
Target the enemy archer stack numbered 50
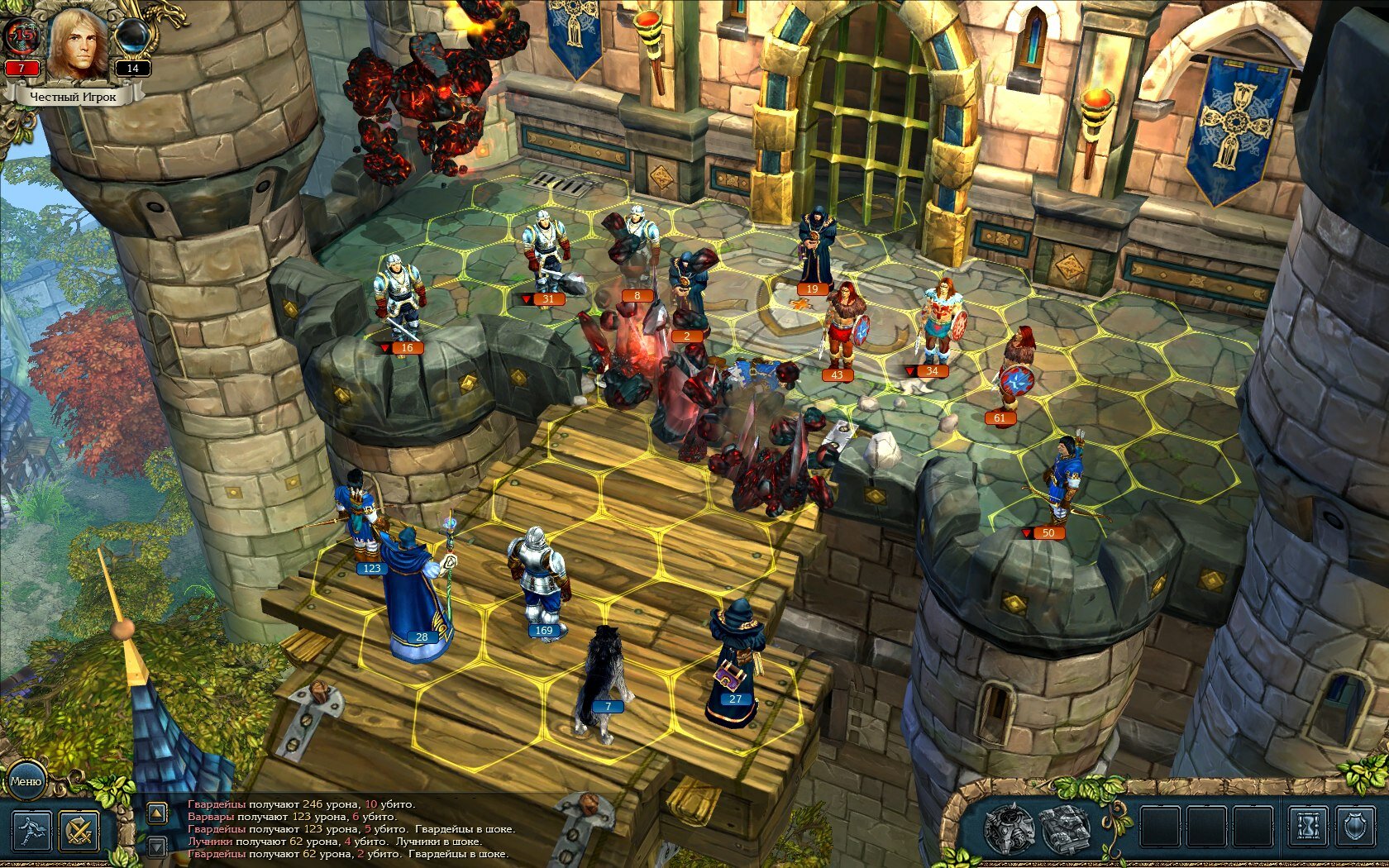coord(1062,484)
